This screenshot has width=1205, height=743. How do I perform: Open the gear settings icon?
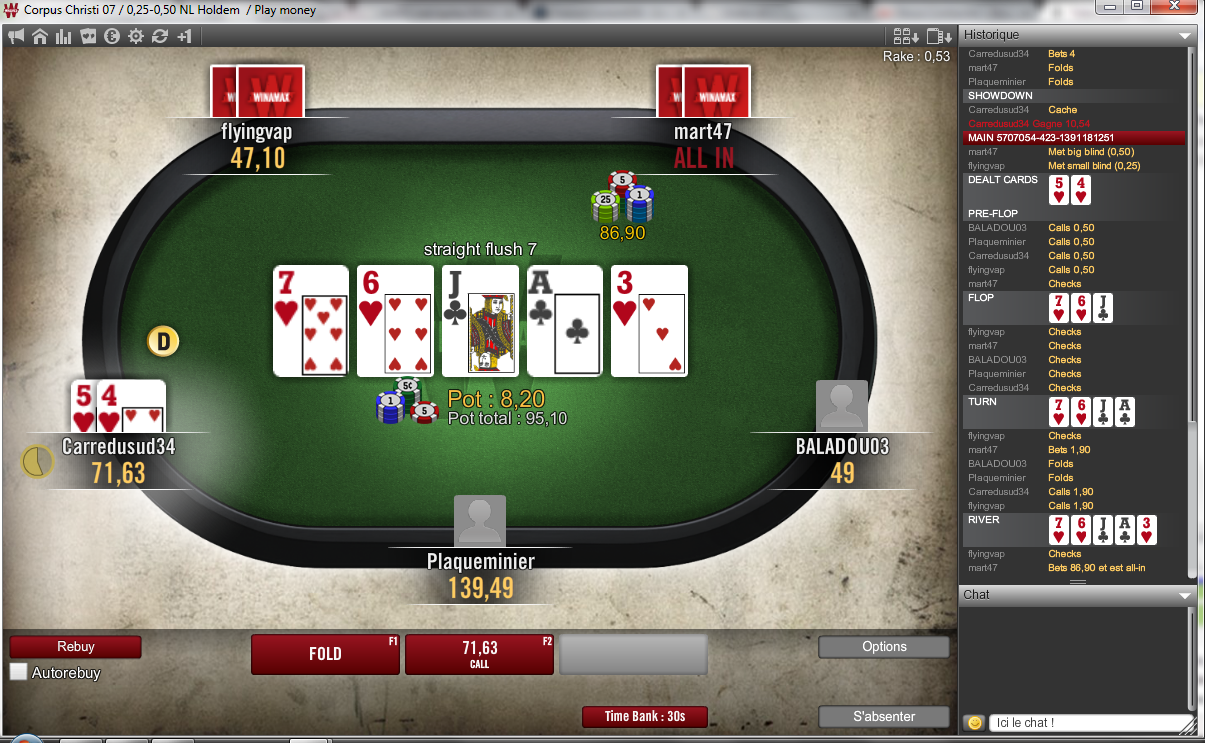pyautogui.click(x=136, y=36)
